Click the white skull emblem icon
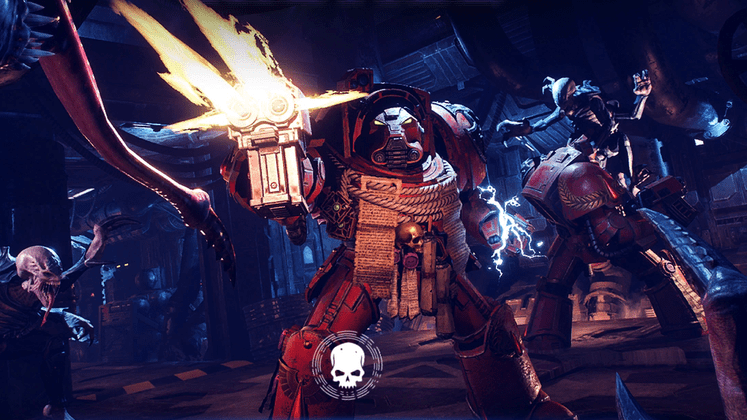747x420 pixels. [347, 365]
